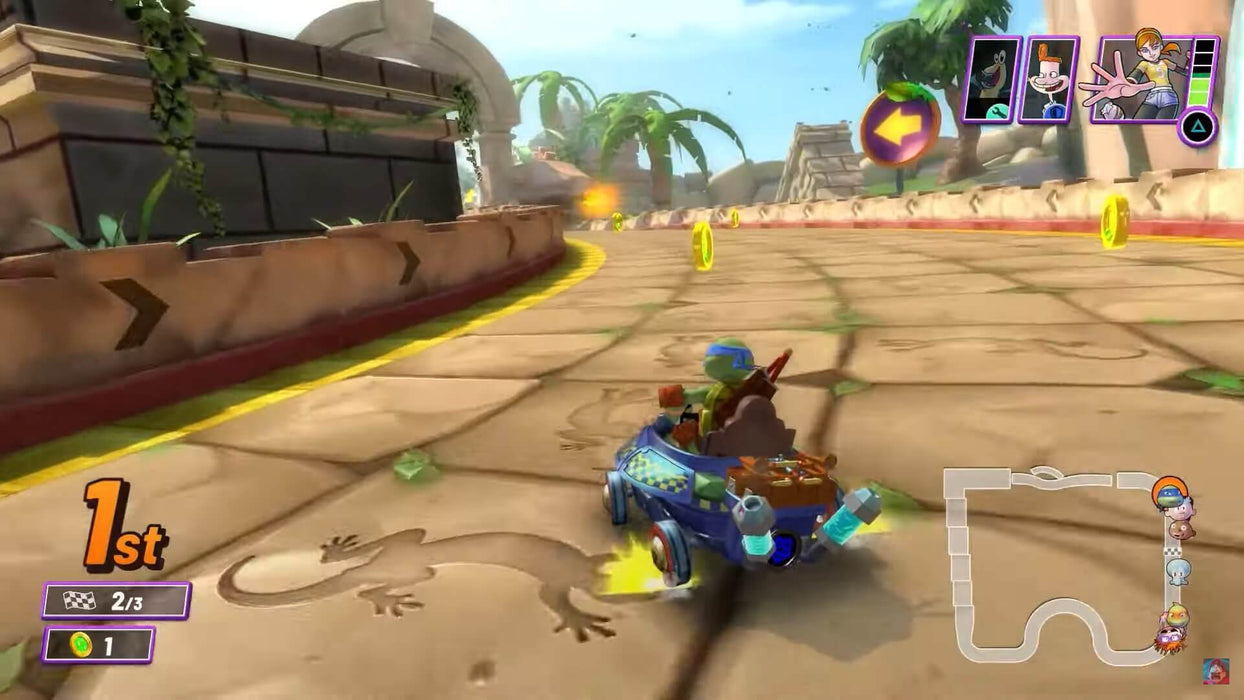Click the channel watermark avatar
The height and width of the screenshot is (700, 1244).
coord(1215,671)
